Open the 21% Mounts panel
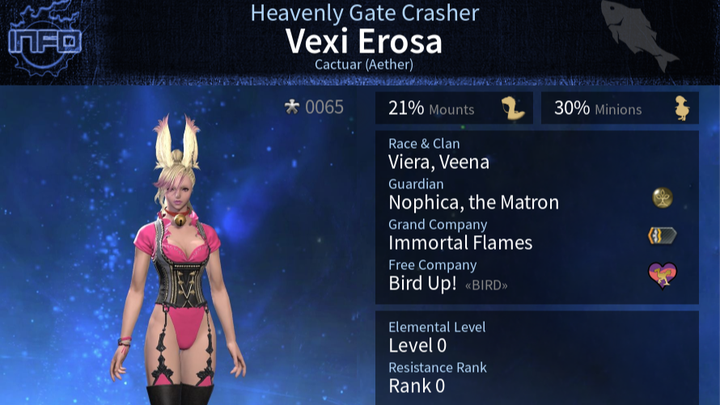The image size is (720, 405). click(454, 108)
